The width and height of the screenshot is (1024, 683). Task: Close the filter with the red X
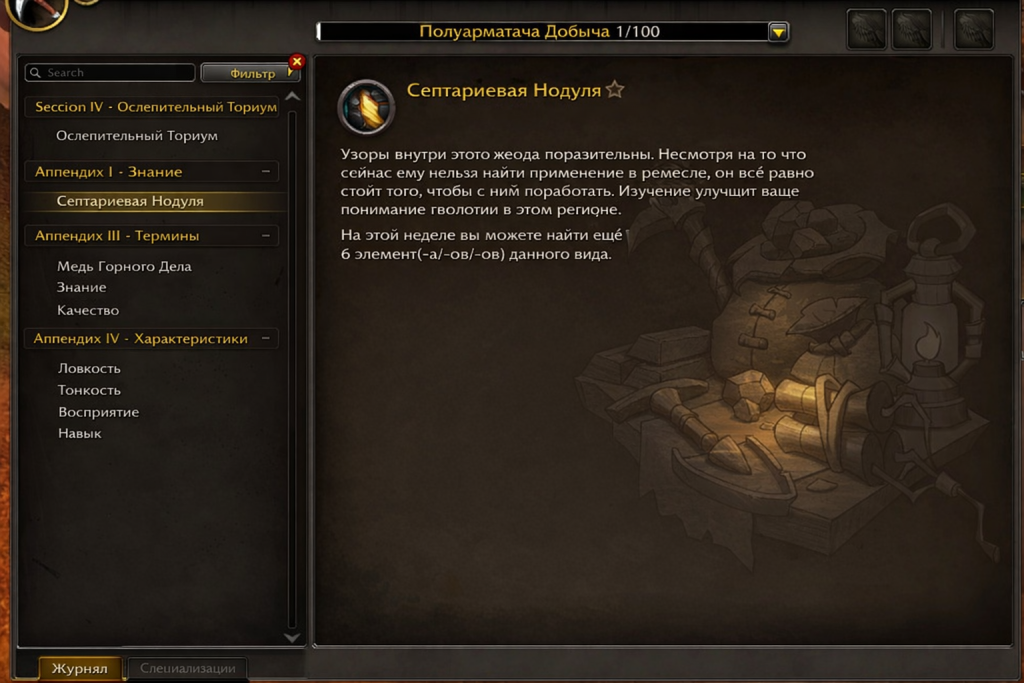pyautogui.click(x=296, y=62)
